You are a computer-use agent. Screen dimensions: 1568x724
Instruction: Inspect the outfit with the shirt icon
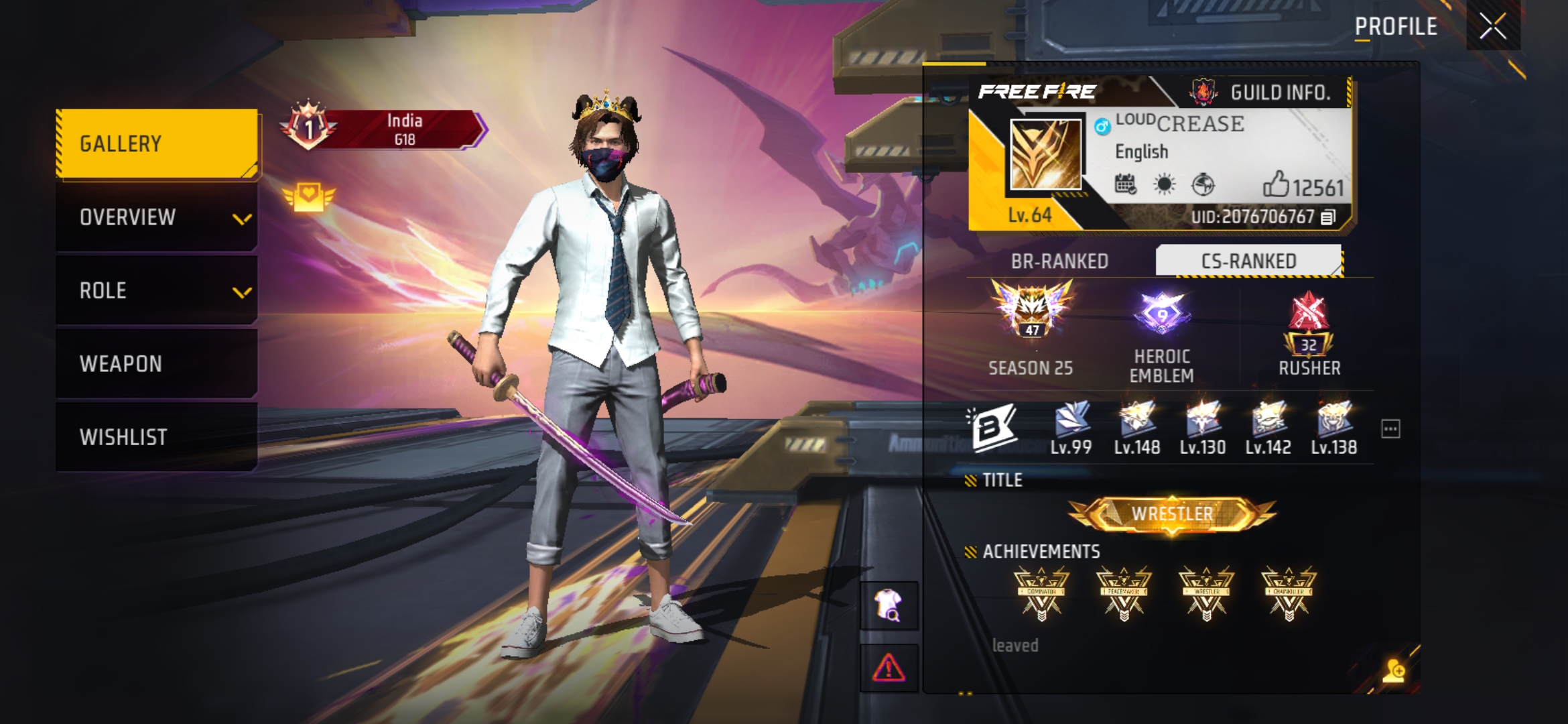(889, 605)
